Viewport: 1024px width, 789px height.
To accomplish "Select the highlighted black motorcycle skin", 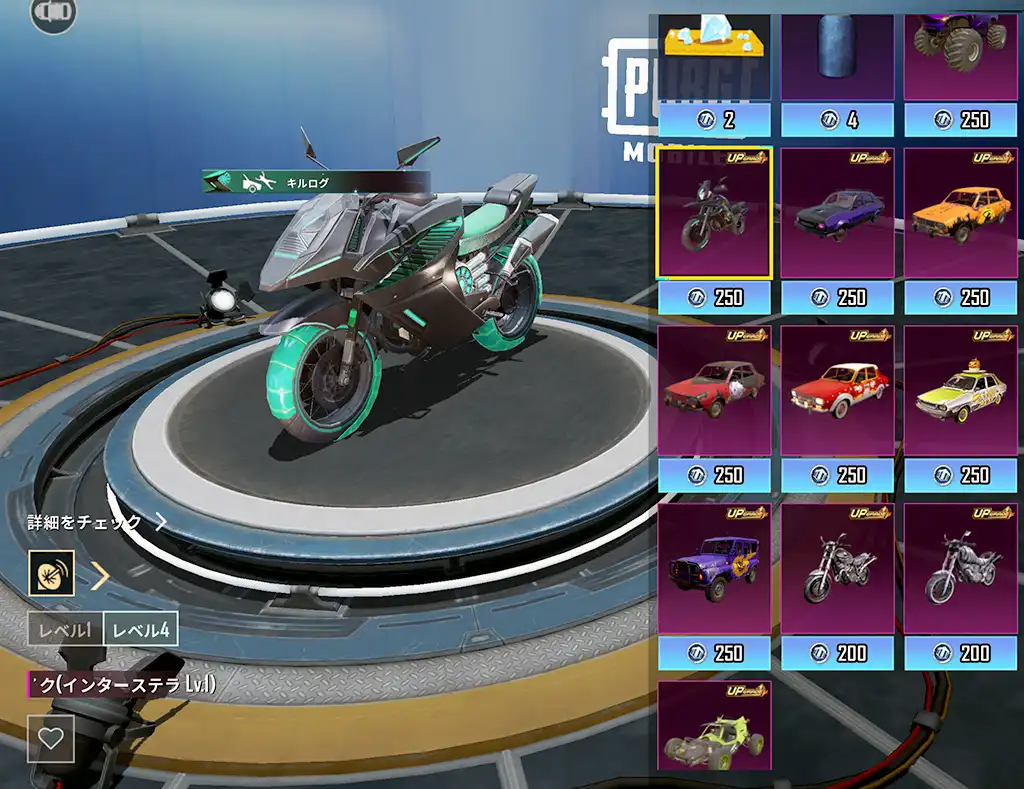I will [715, 213].
